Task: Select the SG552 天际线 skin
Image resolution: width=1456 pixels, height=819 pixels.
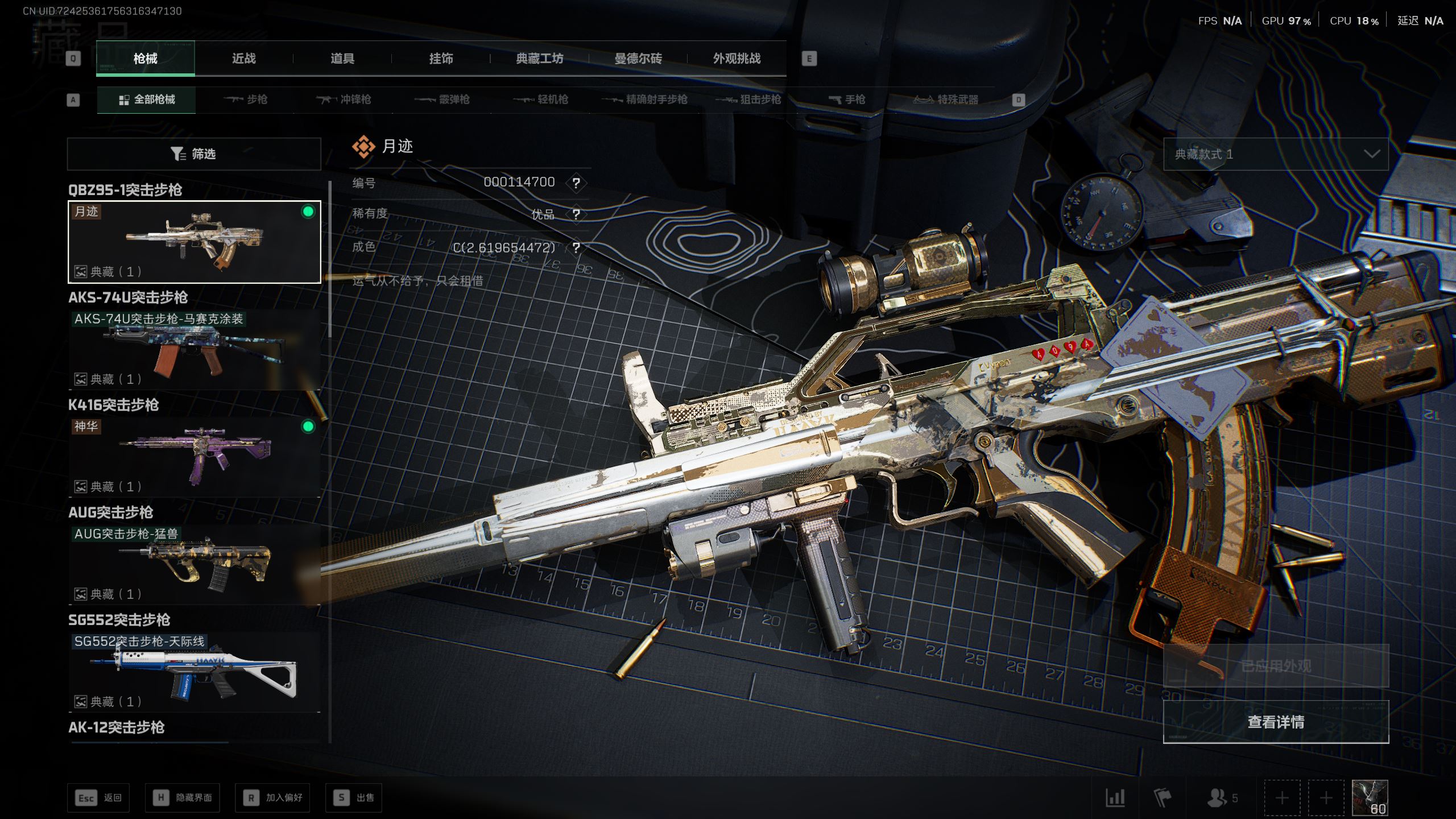Action: point(194,672)
